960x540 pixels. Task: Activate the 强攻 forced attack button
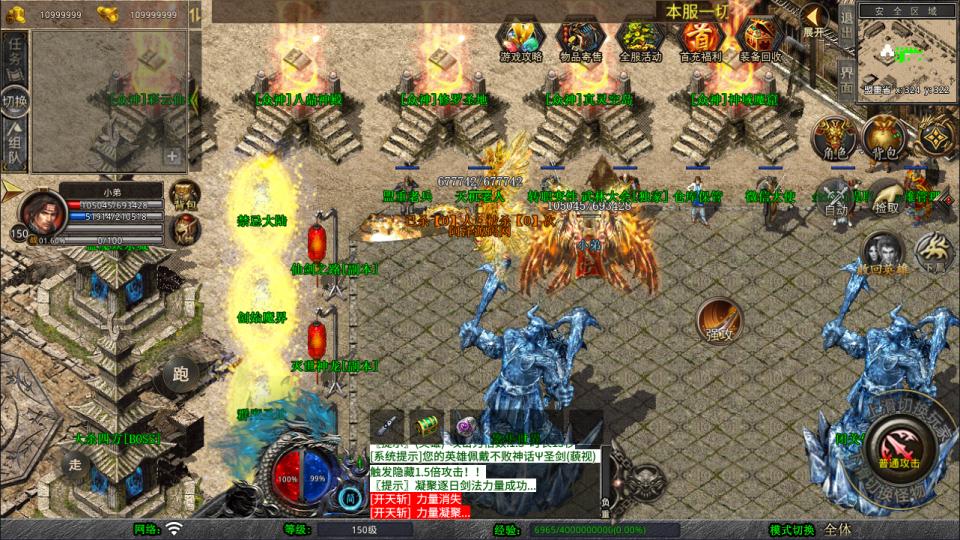[x=718, y=320]
